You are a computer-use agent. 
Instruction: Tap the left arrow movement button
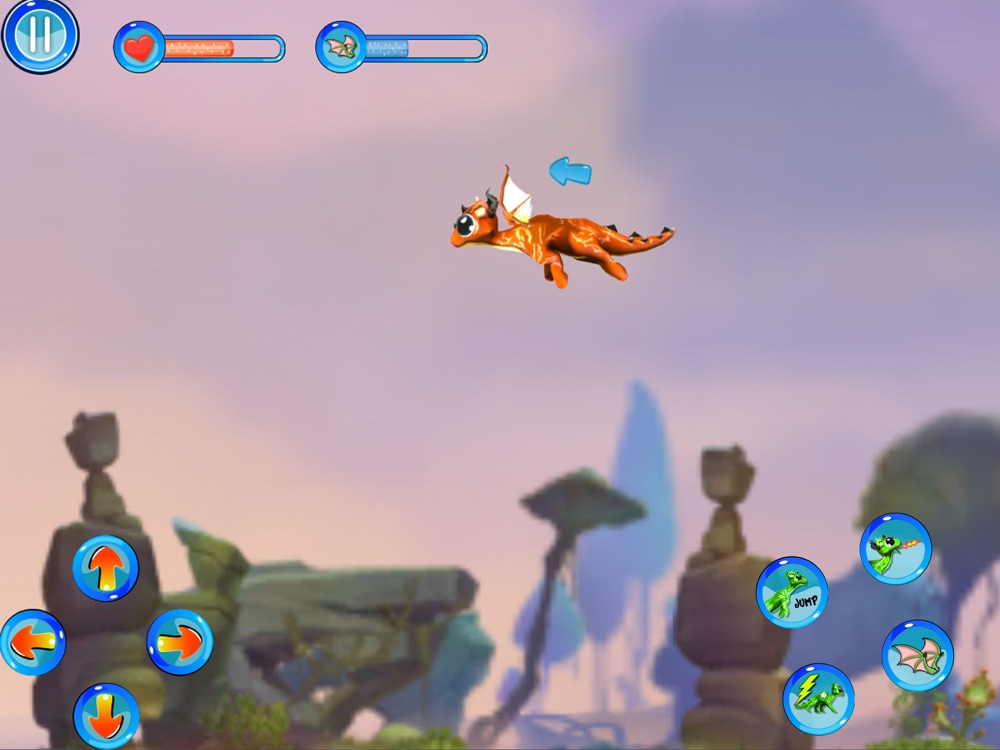coord(32,642)
